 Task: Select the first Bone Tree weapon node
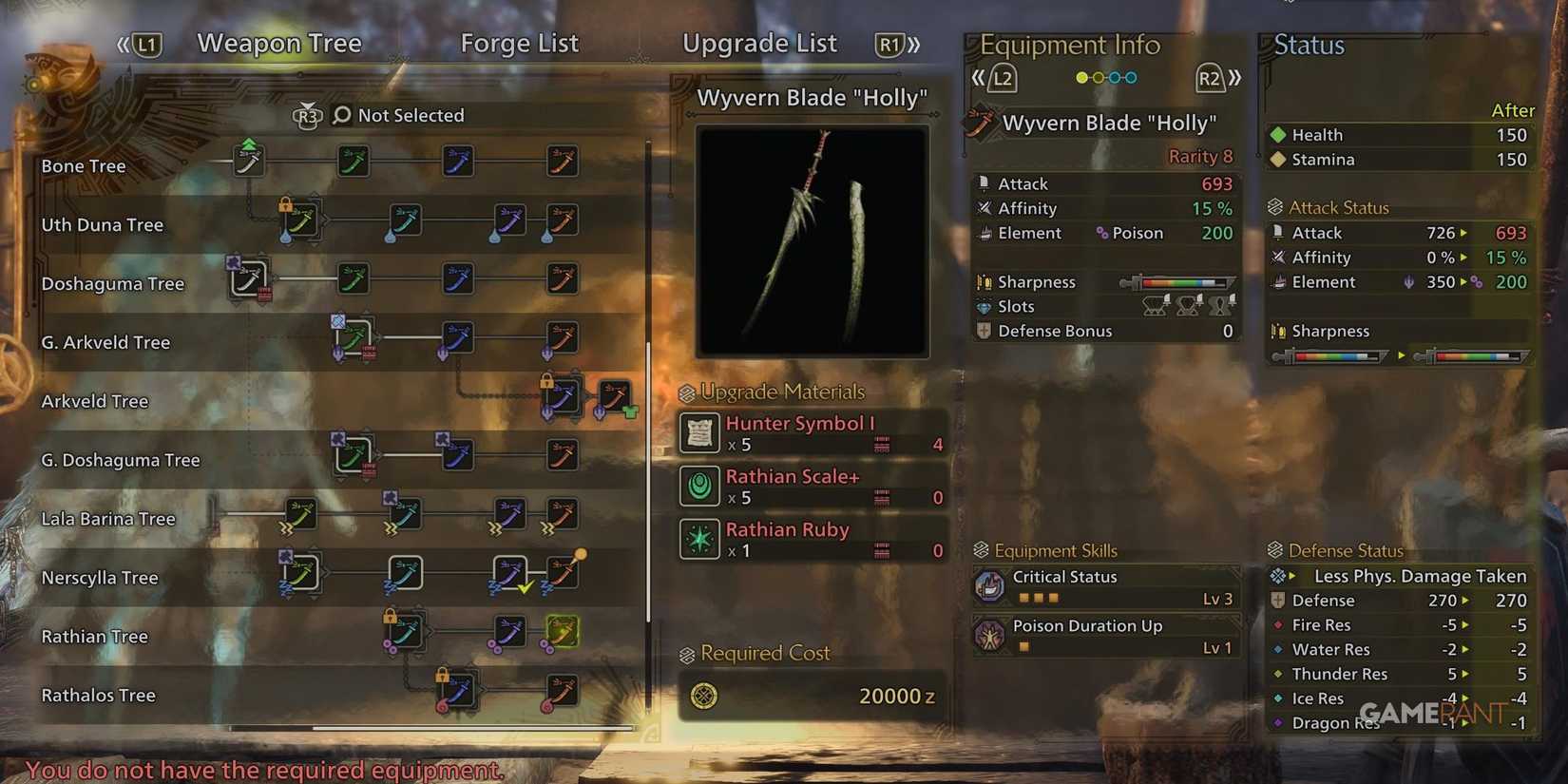click(x=249, y=161)
